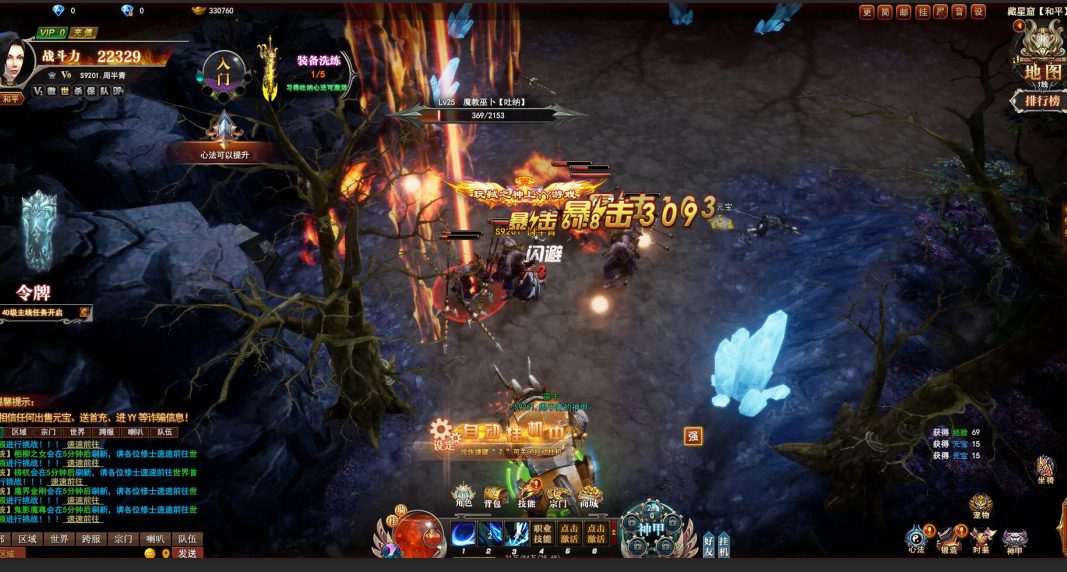Screen dimensions: 1067x572
Task: Open the 技能 skills menu
Action: [526, 496]
